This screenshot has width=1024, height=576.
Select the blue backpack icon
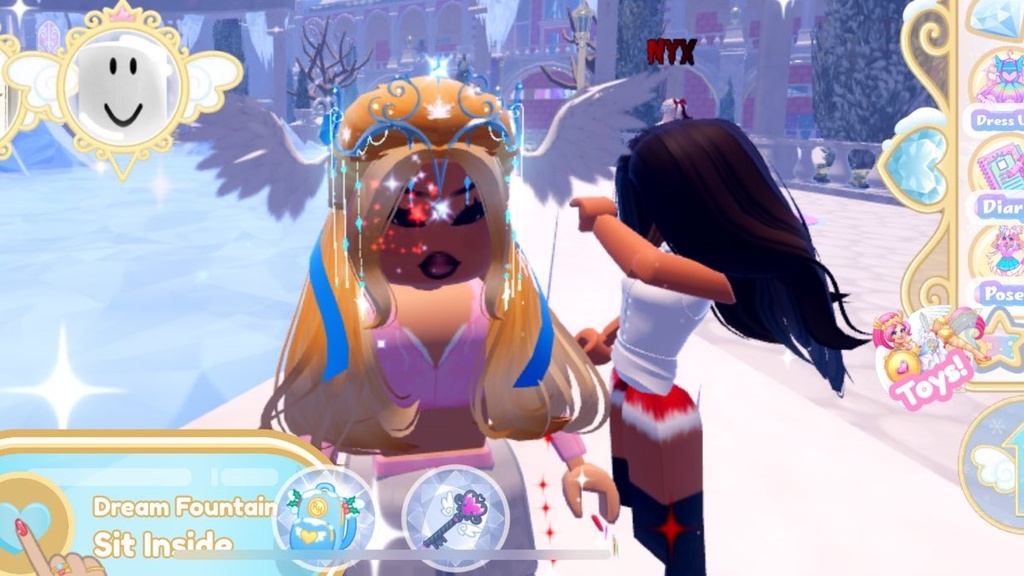322,519
